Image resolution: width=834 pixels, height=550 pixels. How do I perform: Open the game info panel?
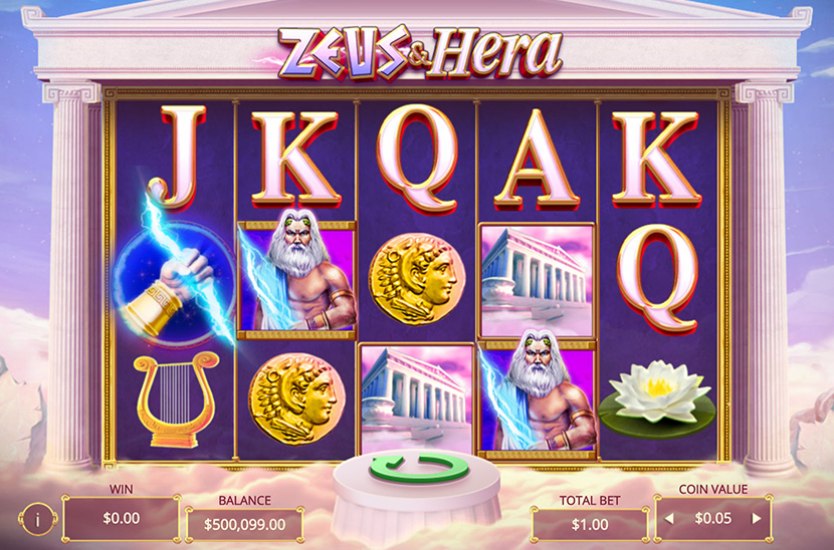[x=37, y=519]
